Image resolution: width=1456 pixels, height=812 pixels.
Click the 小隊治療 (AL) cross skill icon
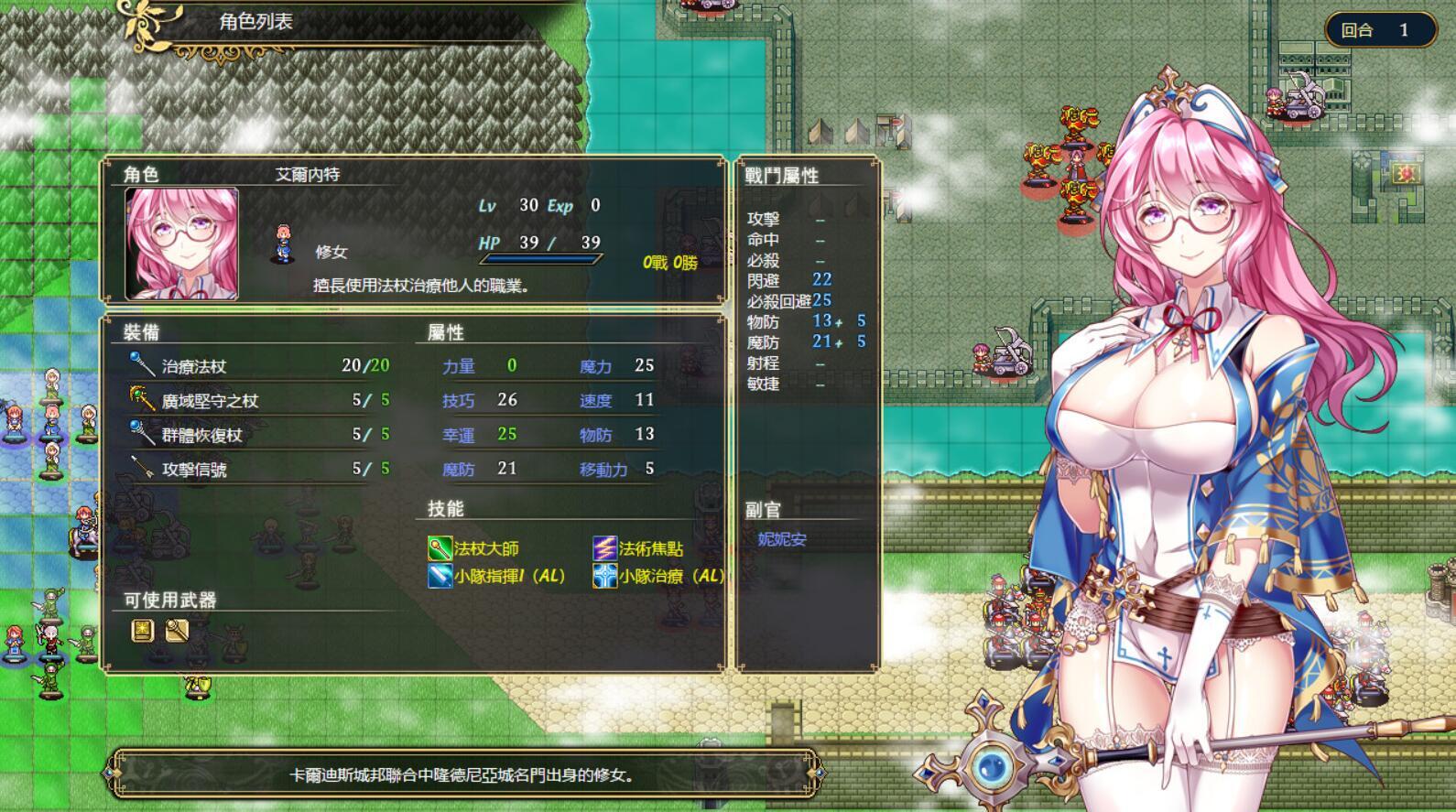click(603, 578)
